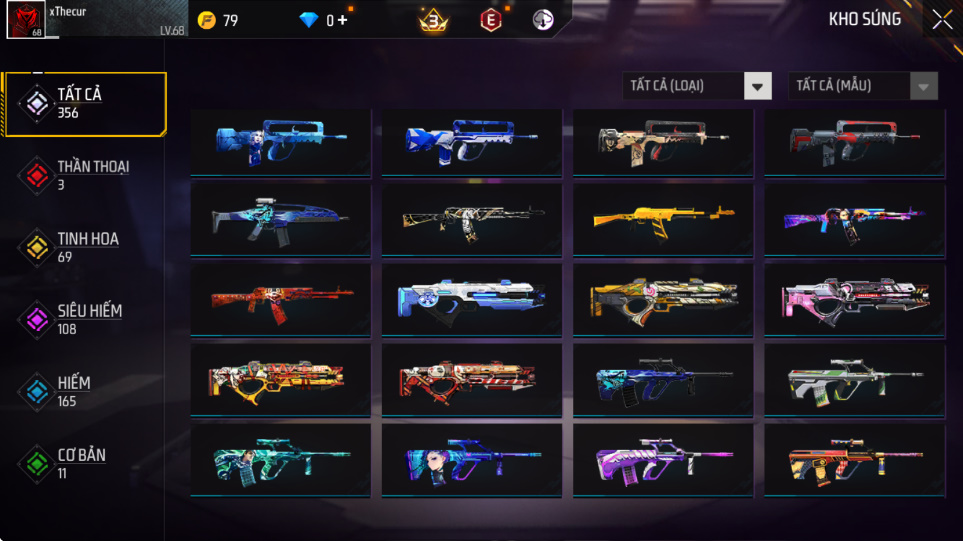Close the Kho Súng screen
The image size is (963, 541).
coord(942,19)
